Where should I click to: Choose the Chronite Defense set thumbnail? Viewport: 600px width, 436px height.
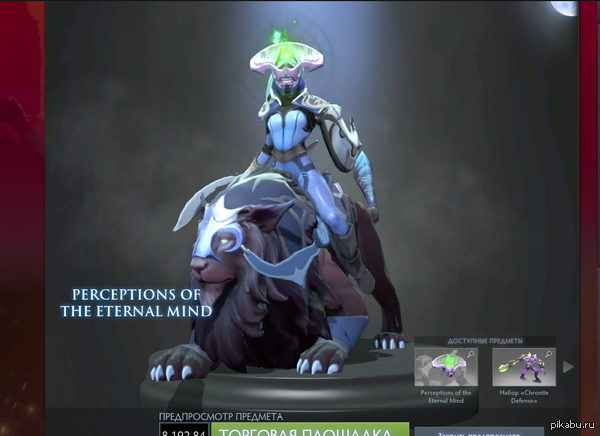coord(523,367)
